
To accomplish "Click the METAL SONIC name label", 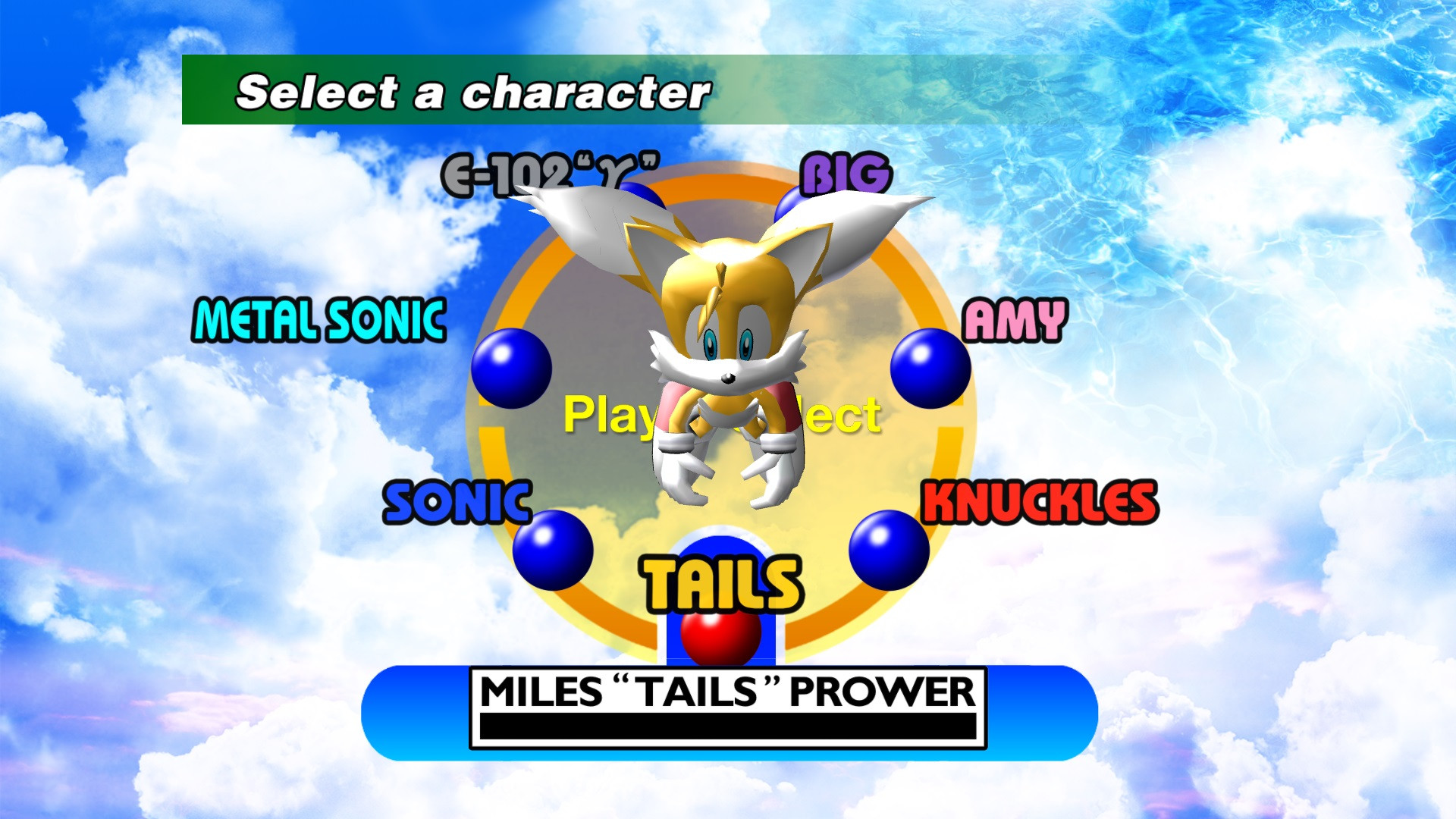I will point(318,320).
